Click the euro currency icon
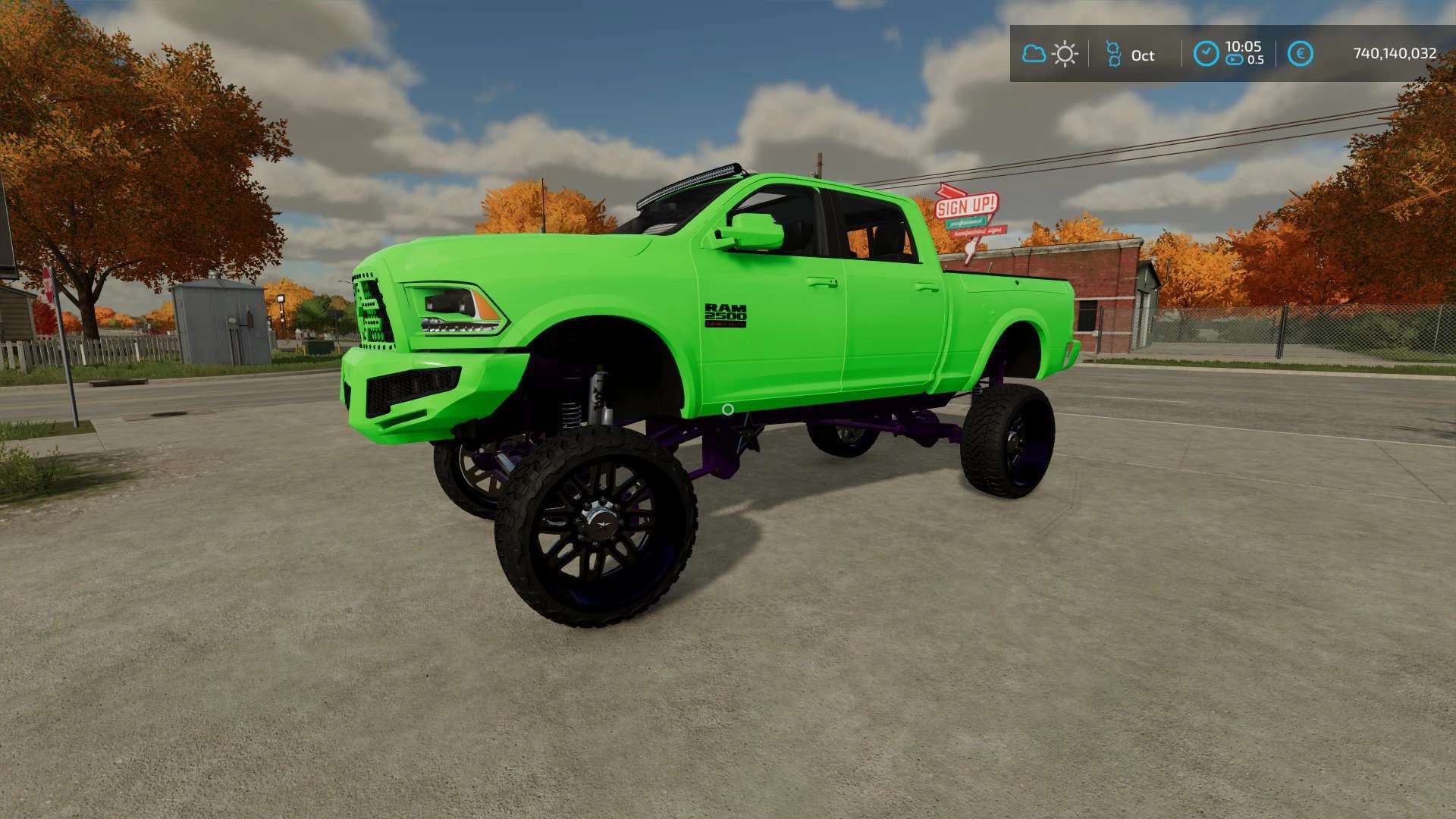This screenshot has height=819, width=1456. (x=1301, y=54)
